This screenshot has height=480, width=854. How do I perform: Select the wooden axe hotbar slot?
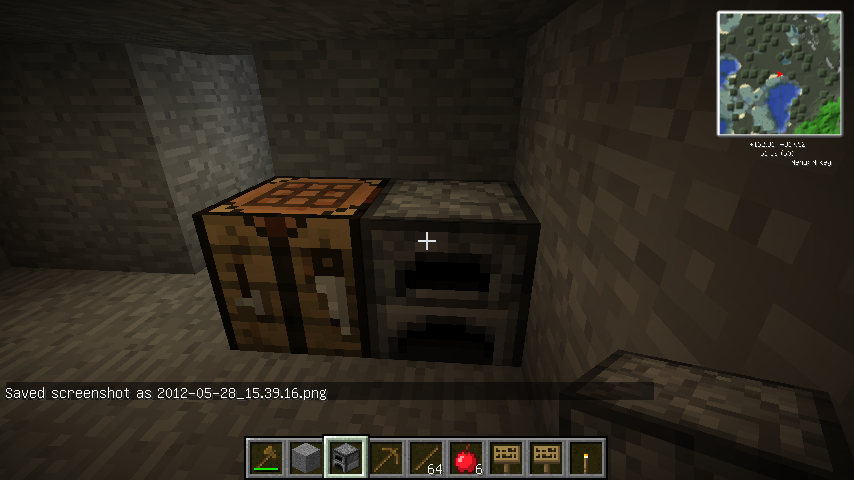pyautogui.click(x=267, y=458)
